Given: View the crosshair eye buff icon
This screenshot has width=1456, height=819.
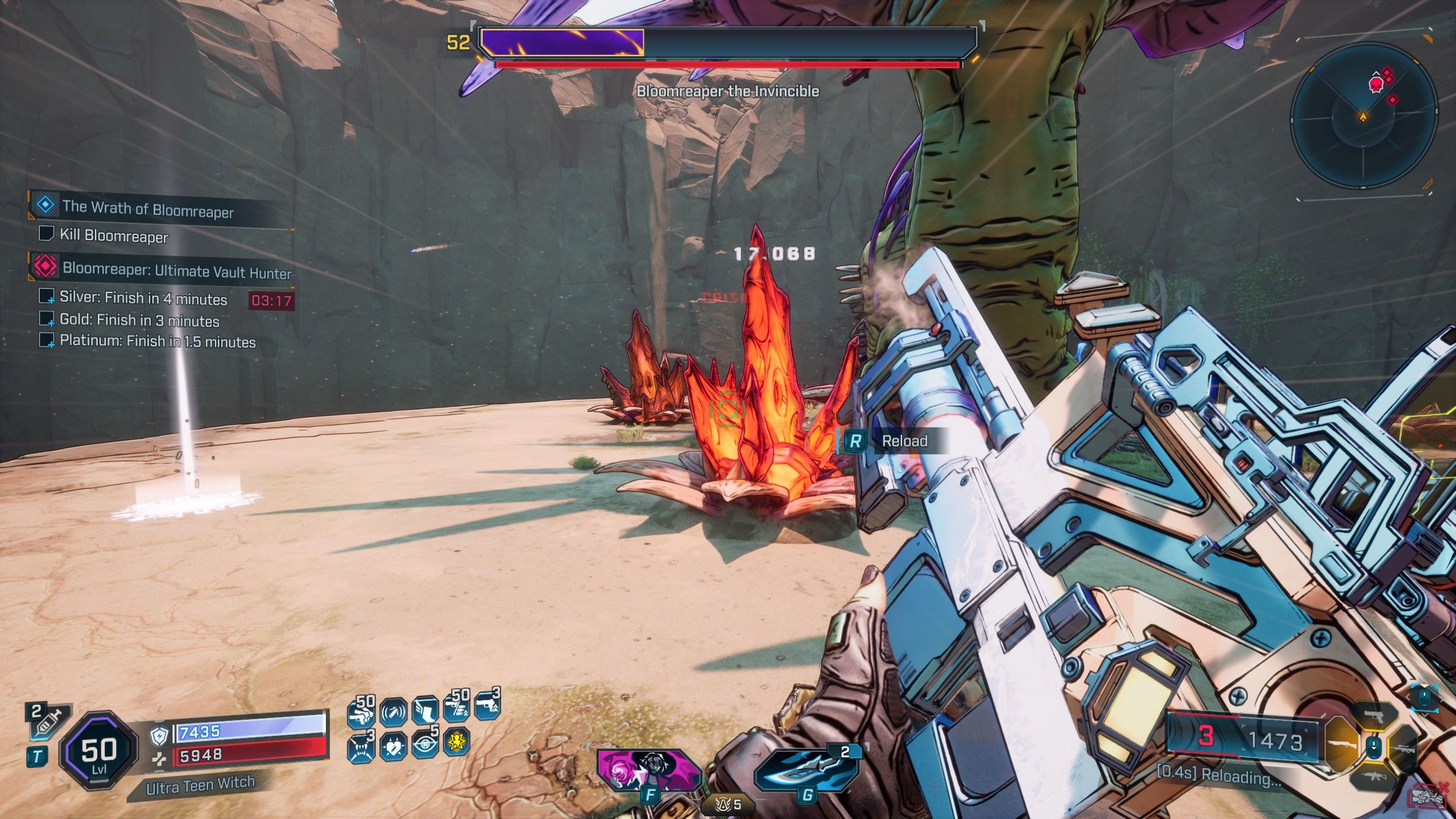Looking at the screenshot, I should [x=425, y=744].
